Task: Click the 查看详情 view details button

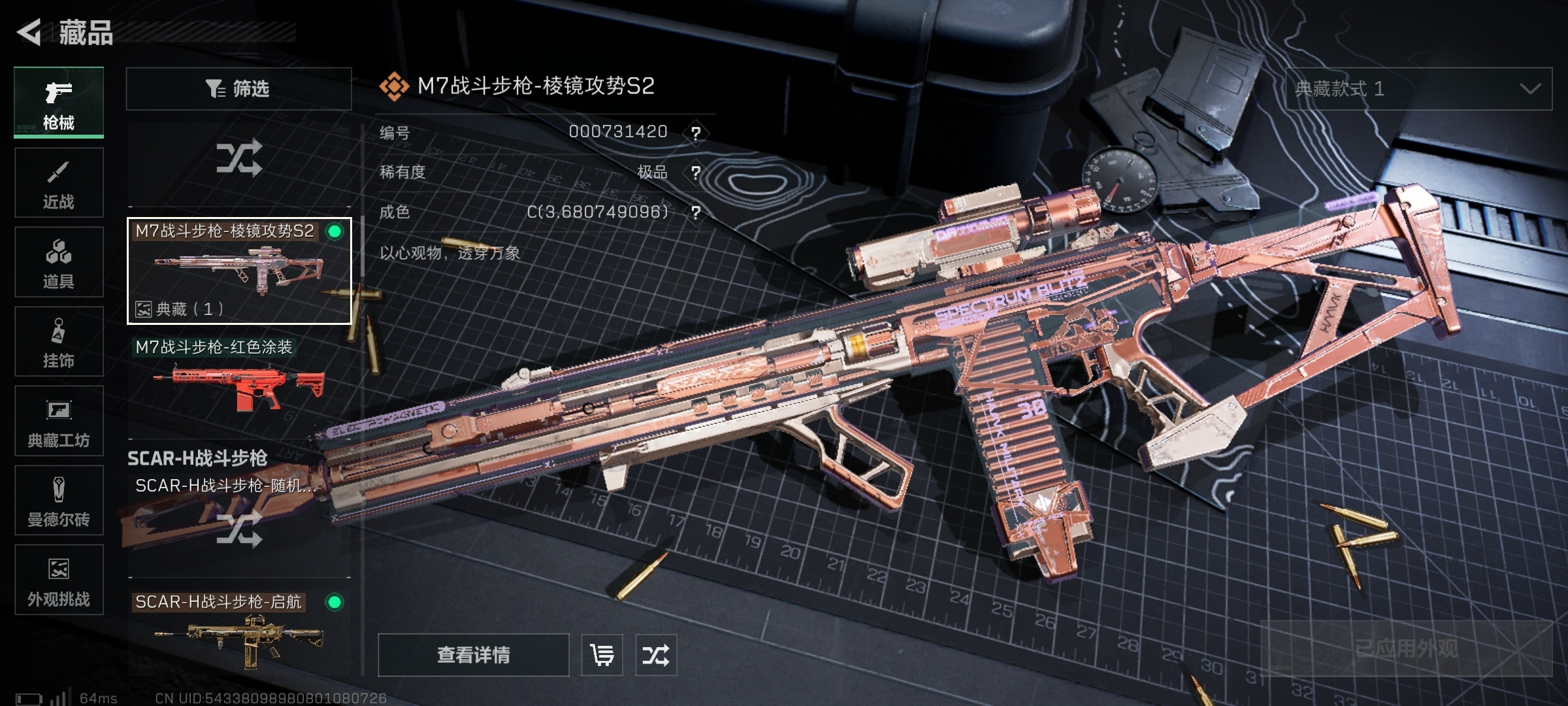Action: pos(474,655)
